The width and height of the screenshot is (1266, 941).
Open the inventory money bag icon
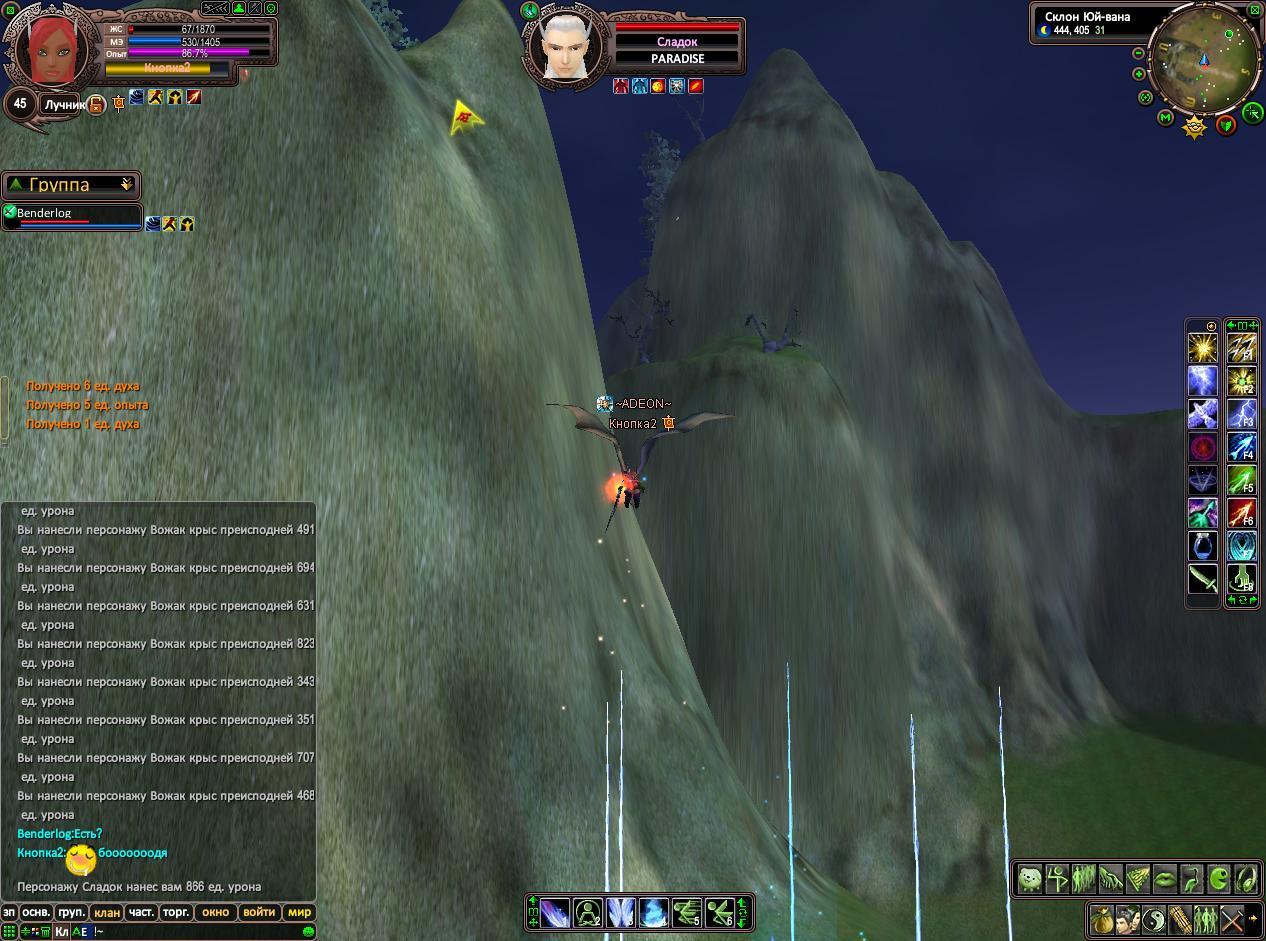(1101, 918)
